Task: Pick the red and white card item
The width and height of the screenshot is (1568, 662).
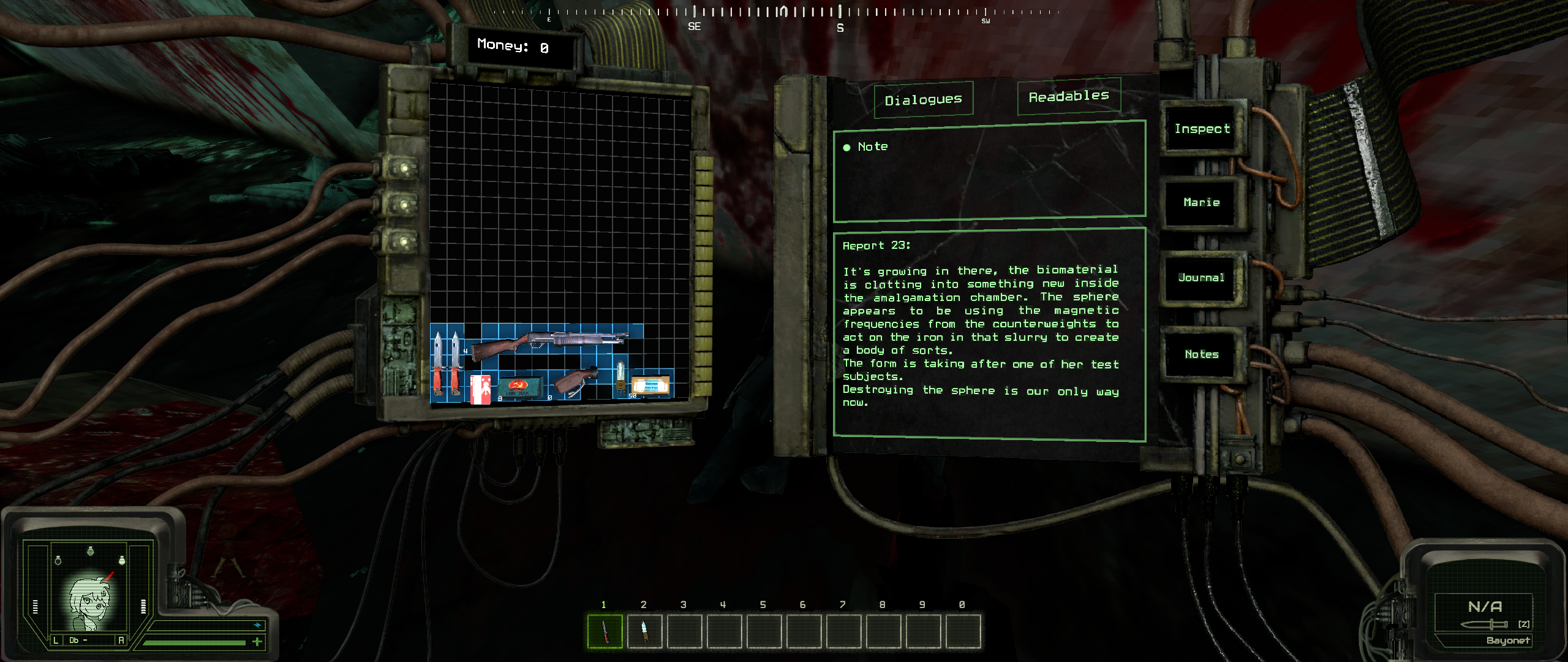Action: tap(480, 389)
